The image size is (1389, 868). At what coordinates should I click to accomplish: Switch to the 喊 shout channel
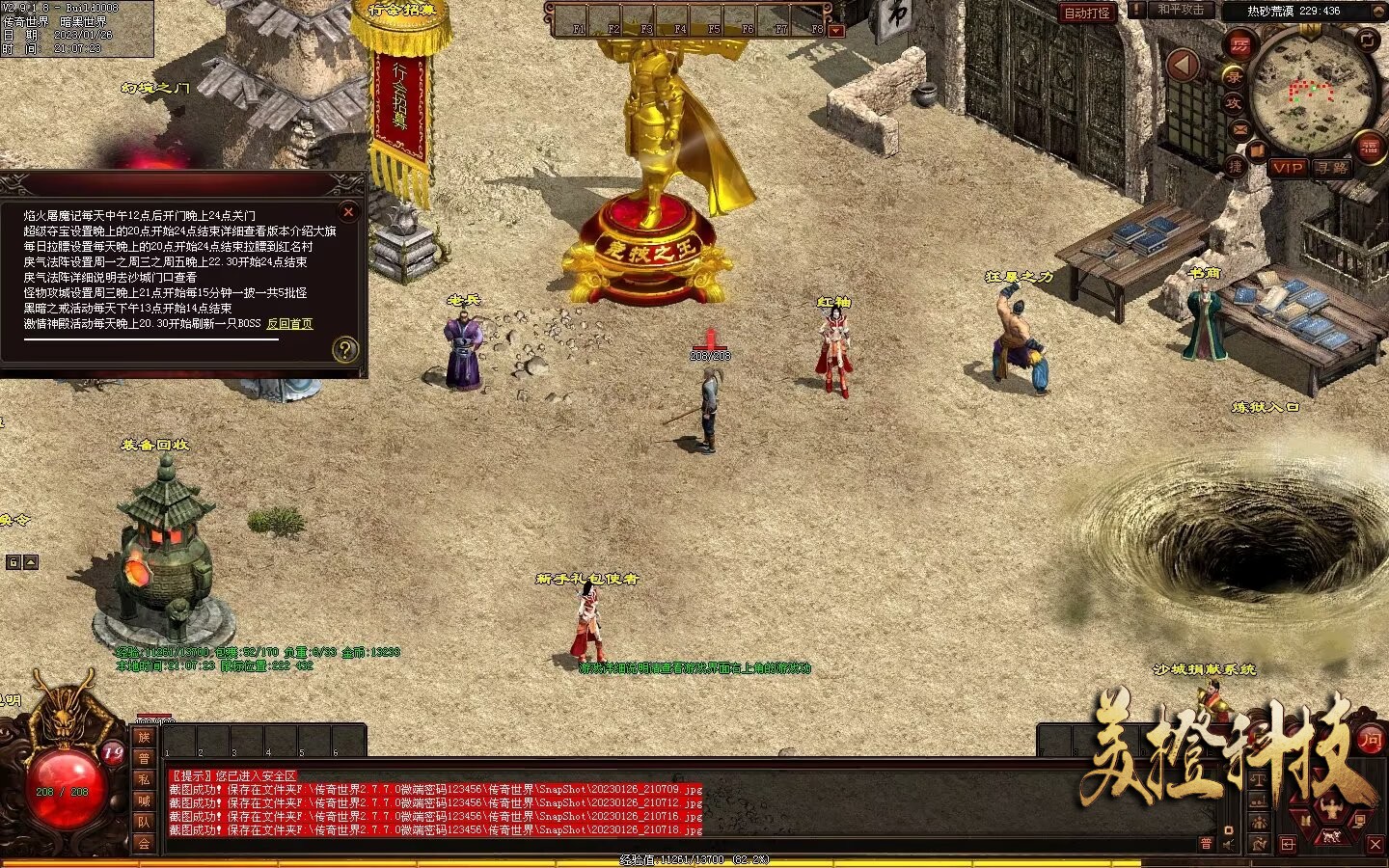click(x=144, y=800)
